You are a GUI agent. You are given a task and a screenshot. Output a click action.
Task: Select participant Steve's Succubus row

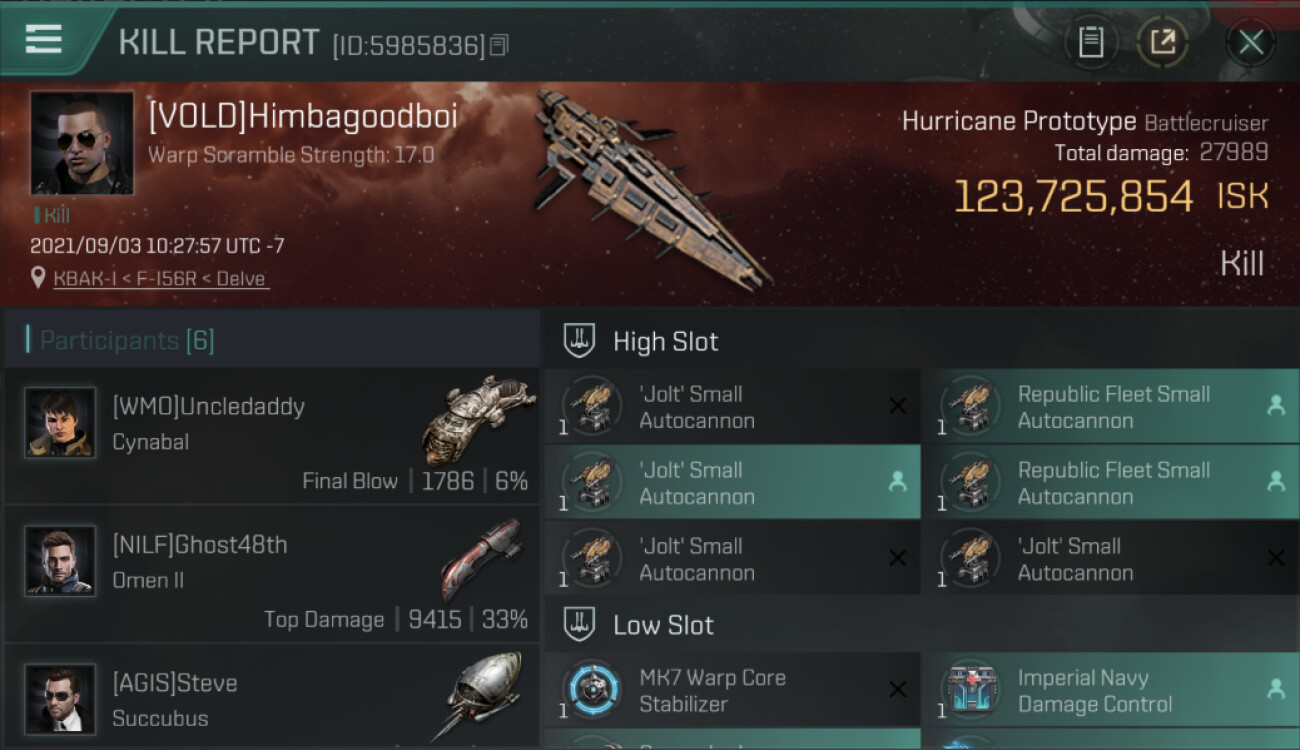[272, 698]
